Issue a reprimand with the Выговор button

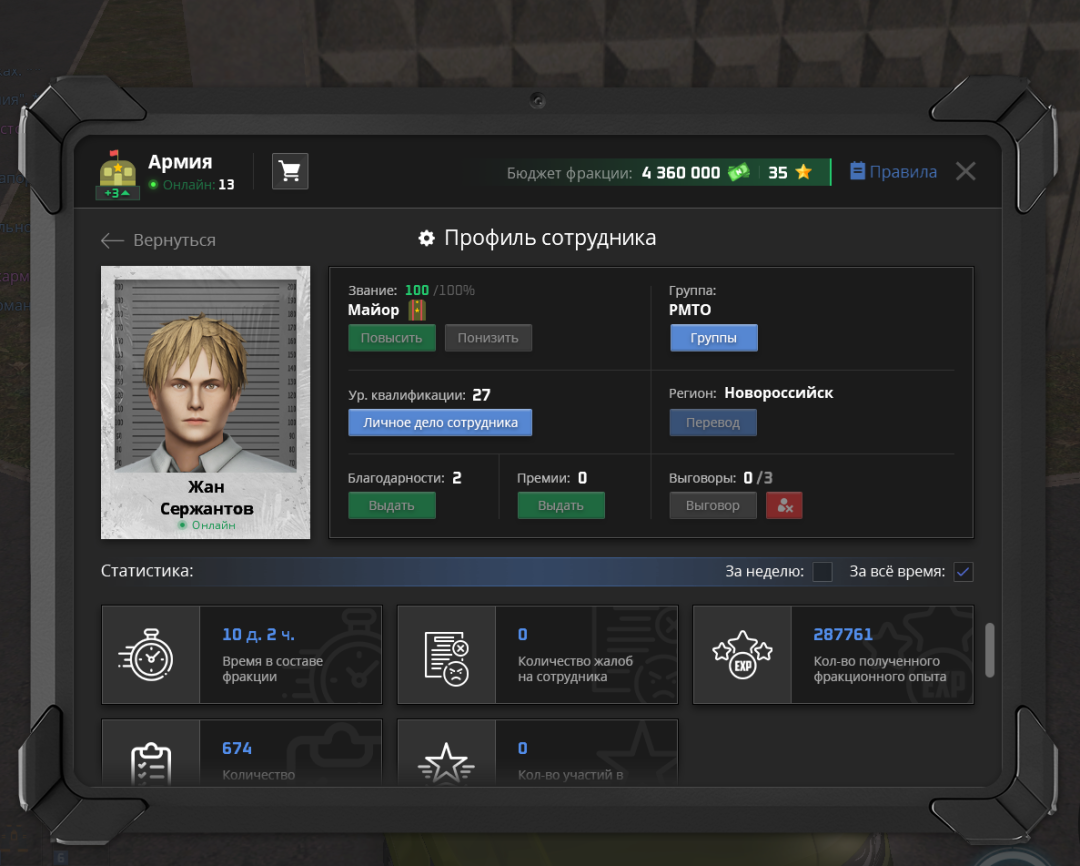713,506
